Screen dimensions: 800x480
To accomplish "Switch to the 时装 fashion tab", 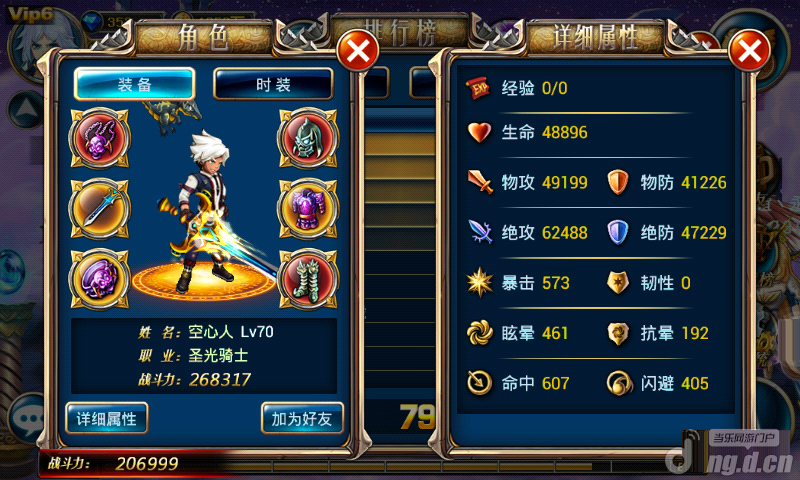I will pos(273,84).
